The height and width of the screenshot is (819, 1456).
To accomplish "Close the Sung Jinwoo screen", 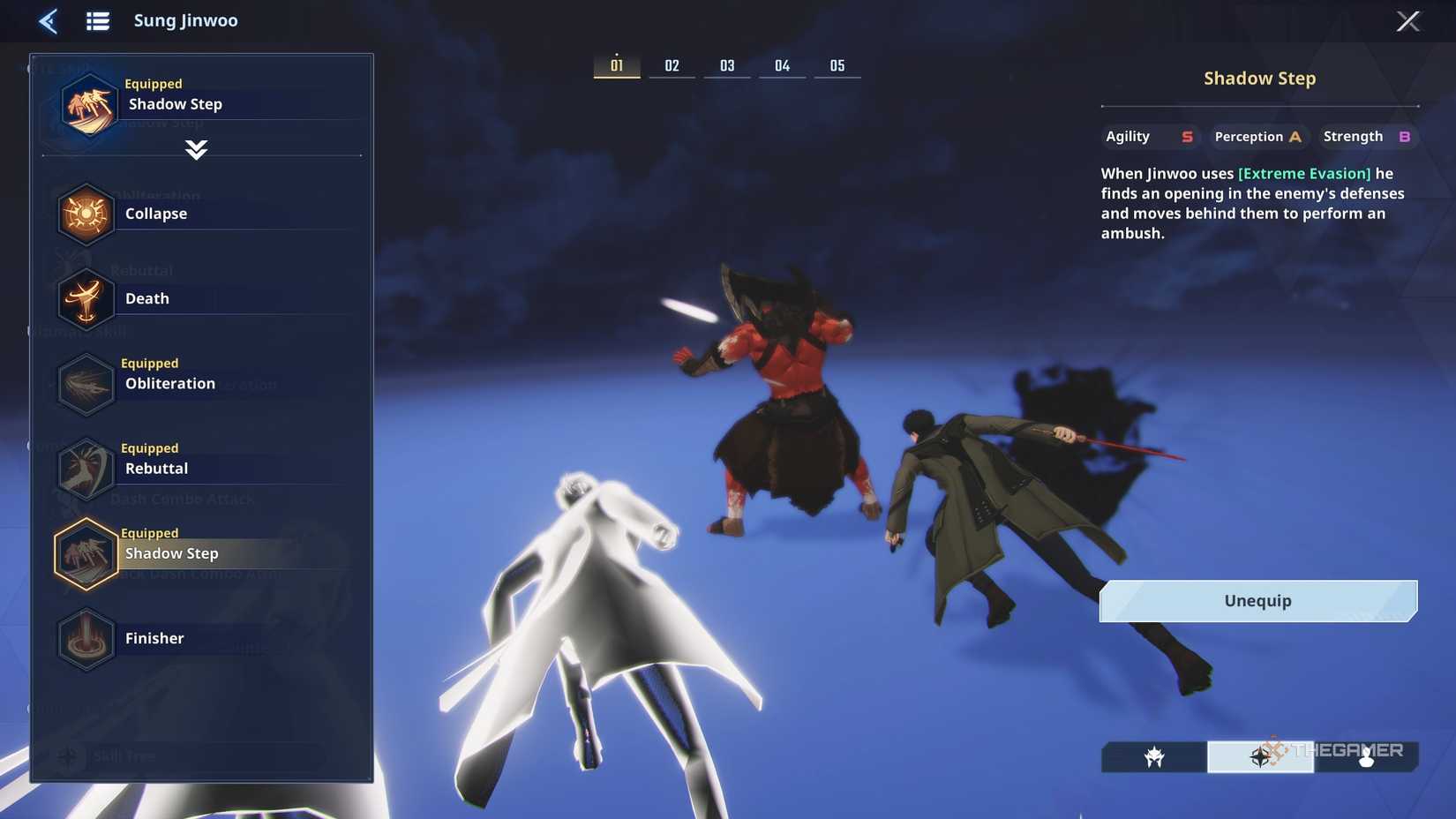I will tap(1409, 20).
